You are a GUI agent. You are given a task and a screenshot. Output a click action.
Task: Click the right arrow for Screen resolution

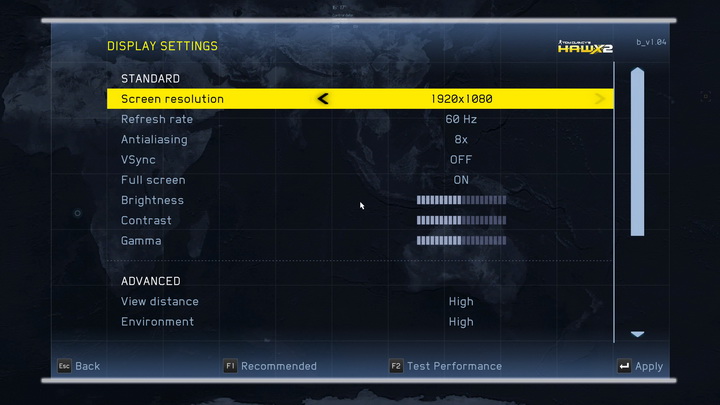click(600, 99)
